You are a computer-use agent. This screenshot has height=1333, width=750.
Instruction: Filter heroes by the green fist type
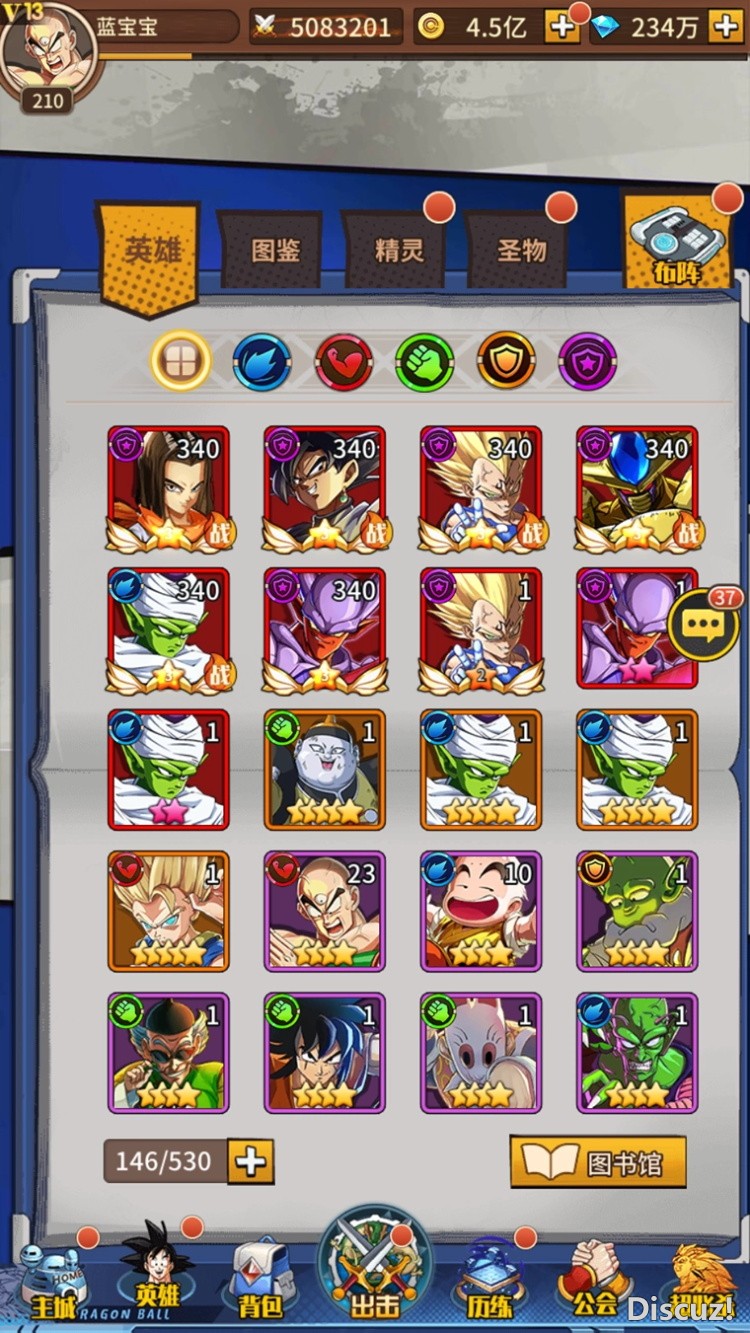coord(425,361)
